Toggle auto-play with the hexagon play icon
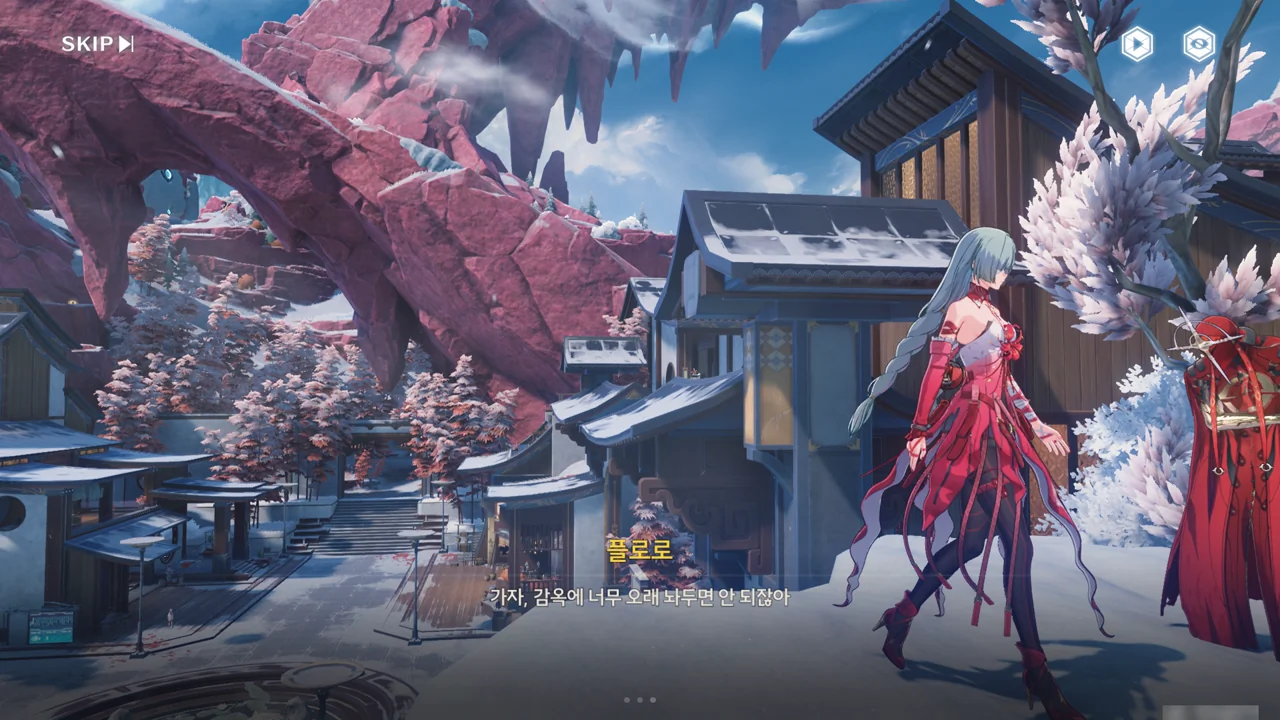Viewport: 1280px width, 720px height. [1136, 44]
